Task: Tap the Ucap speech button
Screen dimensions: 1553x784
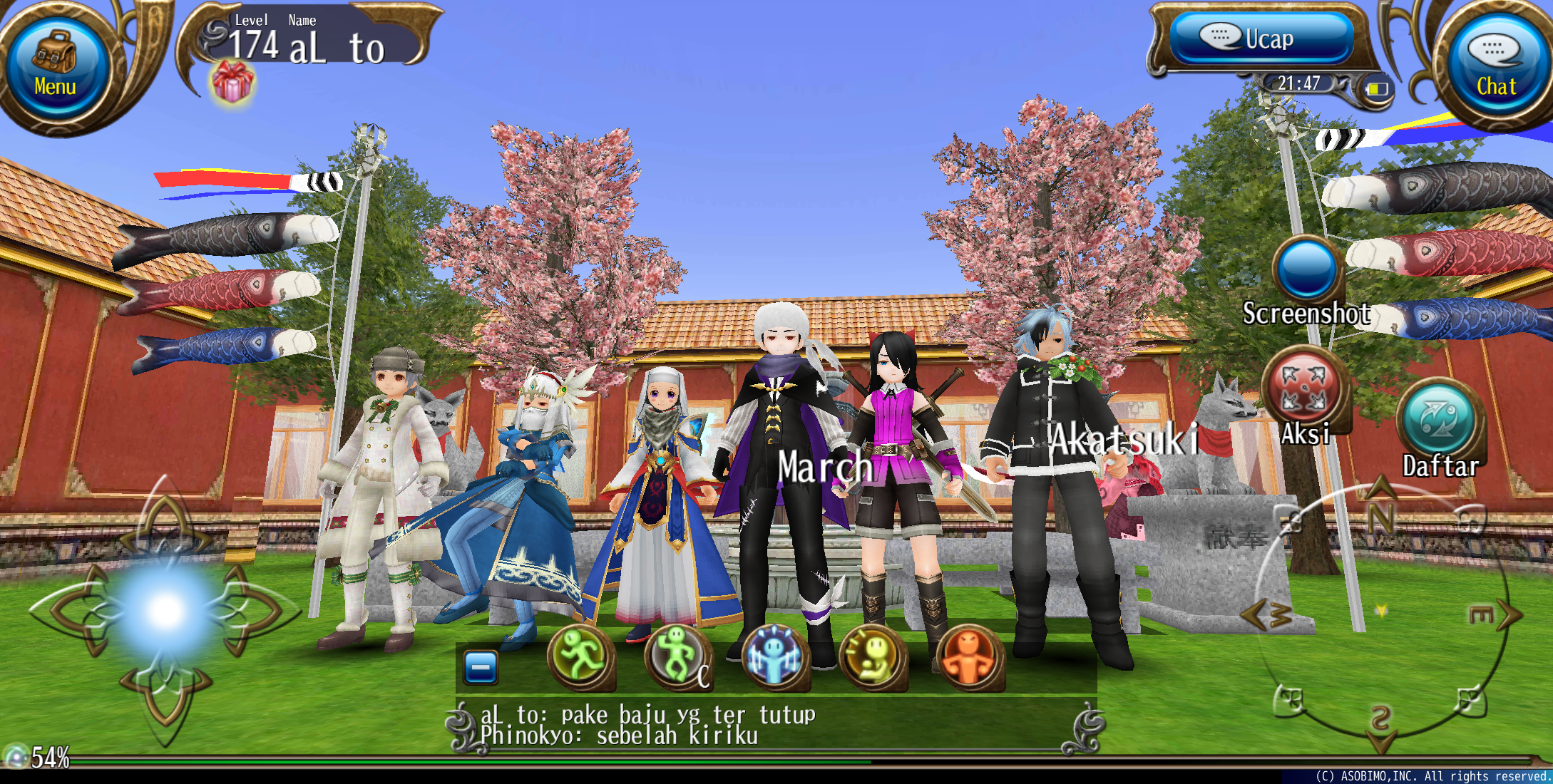Action: 1261,38
